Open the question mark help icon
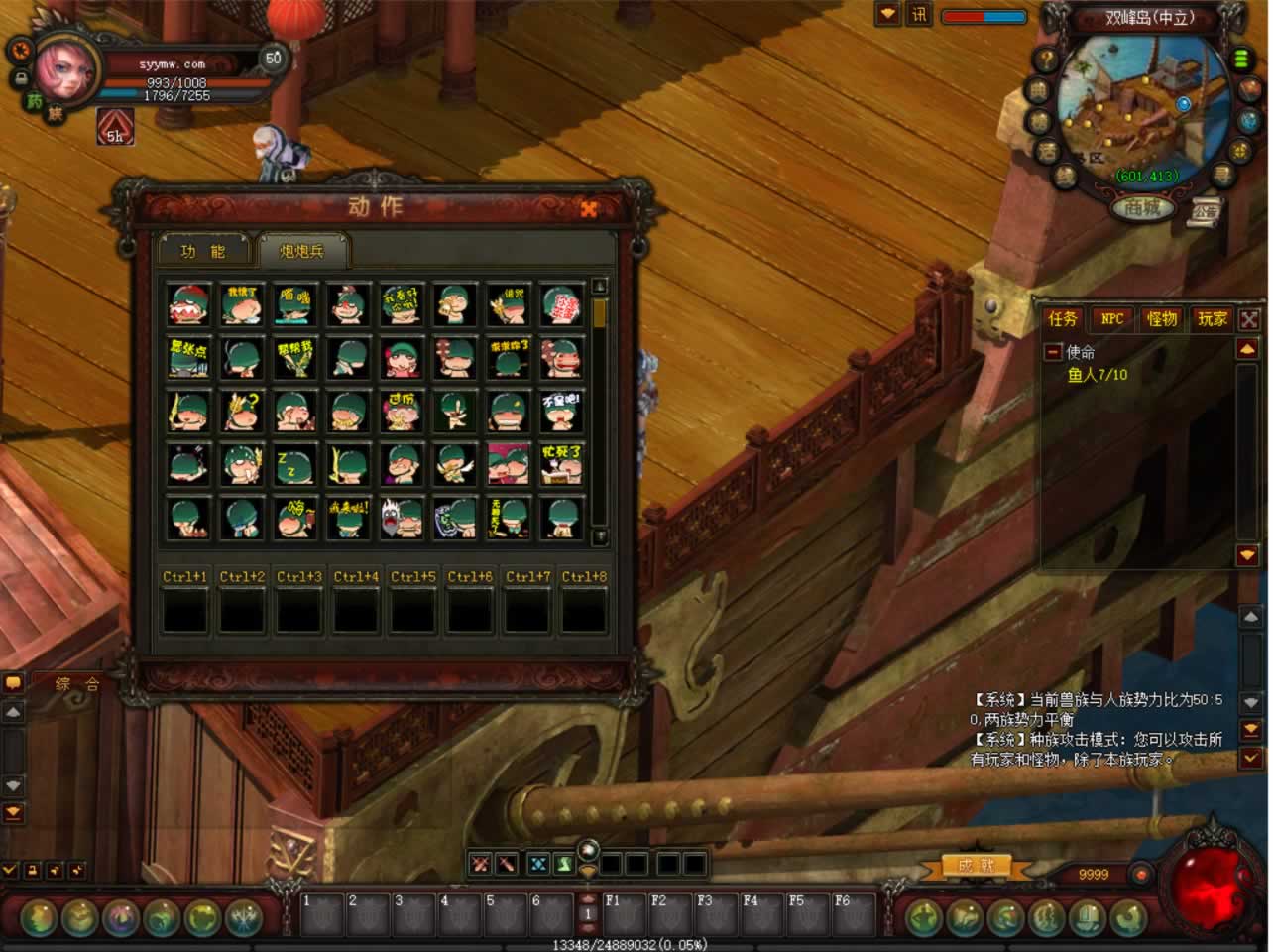This screenshot has height=952, width=1273. (x=1045, y=59)
